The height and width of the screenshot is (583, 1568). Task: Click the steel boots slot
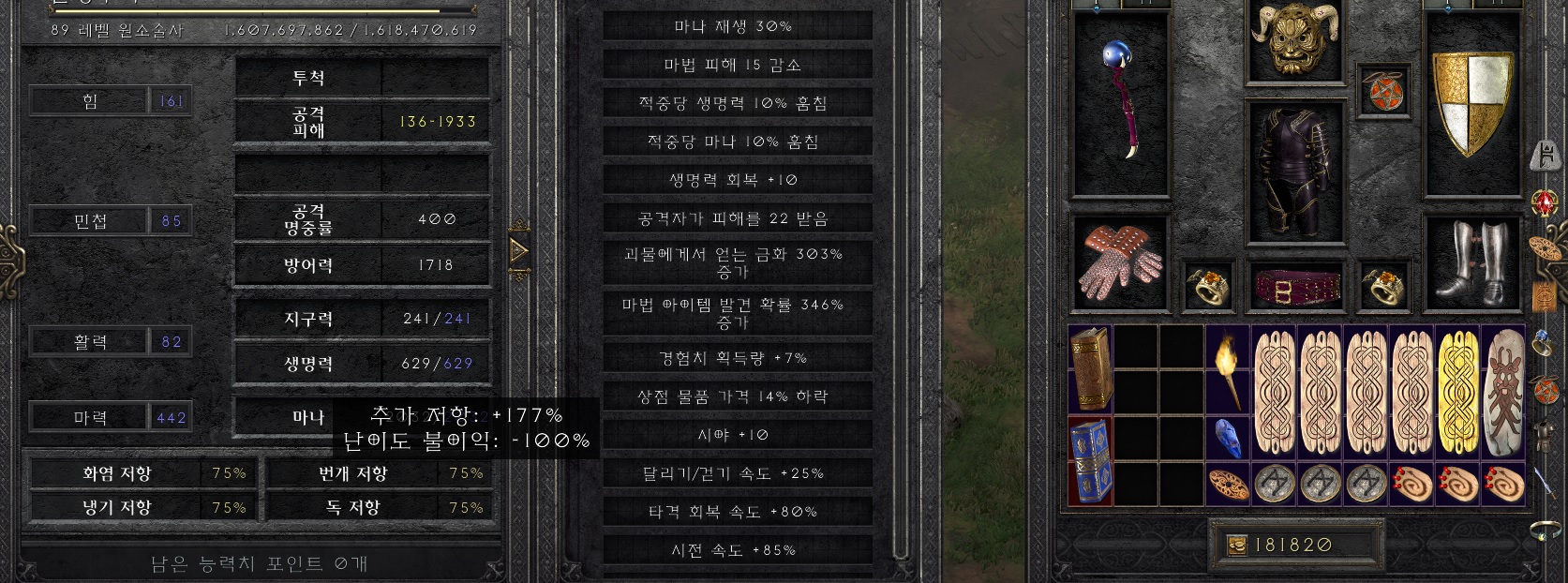(x=1471, y=262)
